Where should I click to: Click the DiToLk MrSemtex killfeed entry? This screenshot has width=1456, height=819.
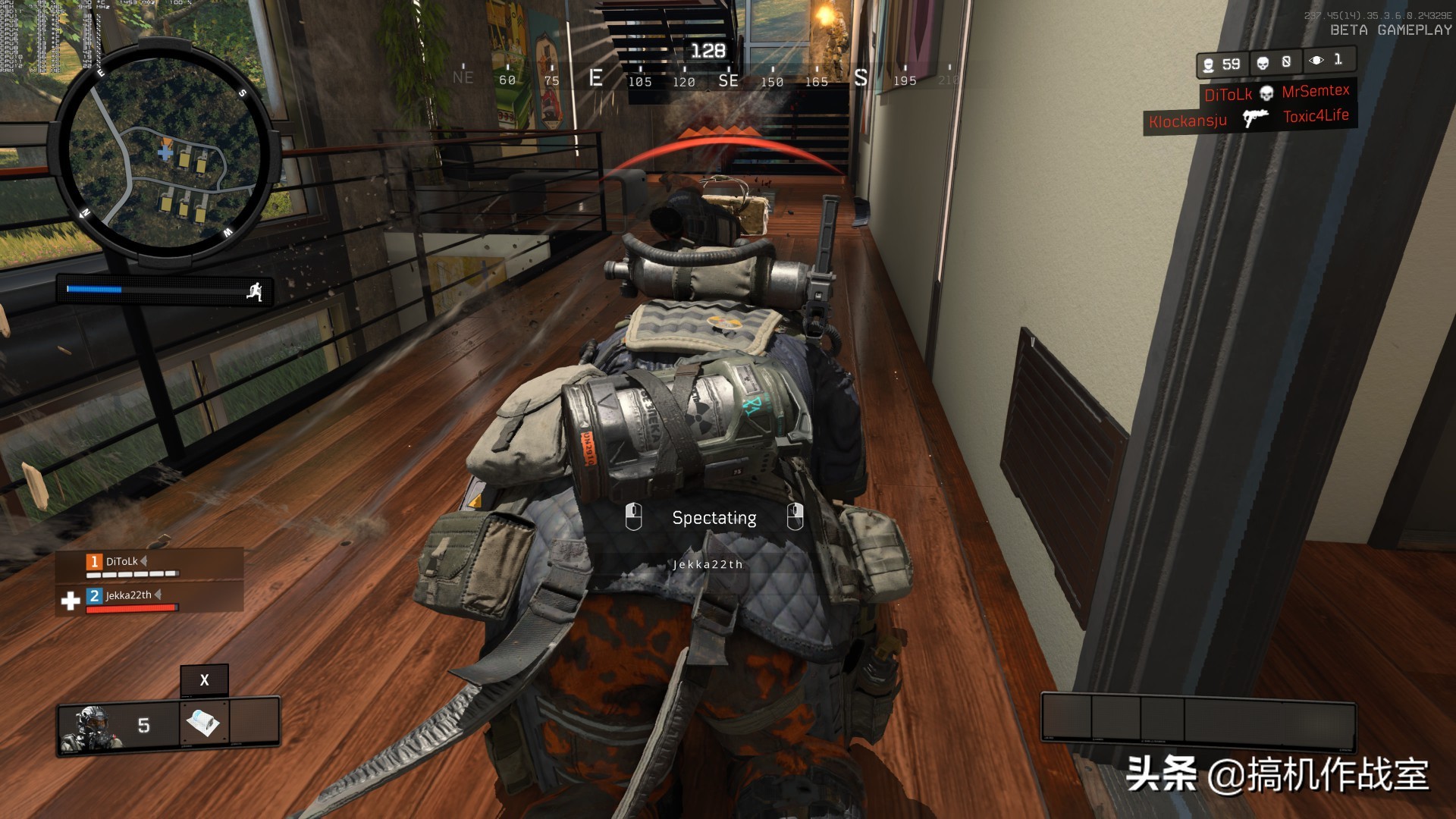pos(1277,93)
